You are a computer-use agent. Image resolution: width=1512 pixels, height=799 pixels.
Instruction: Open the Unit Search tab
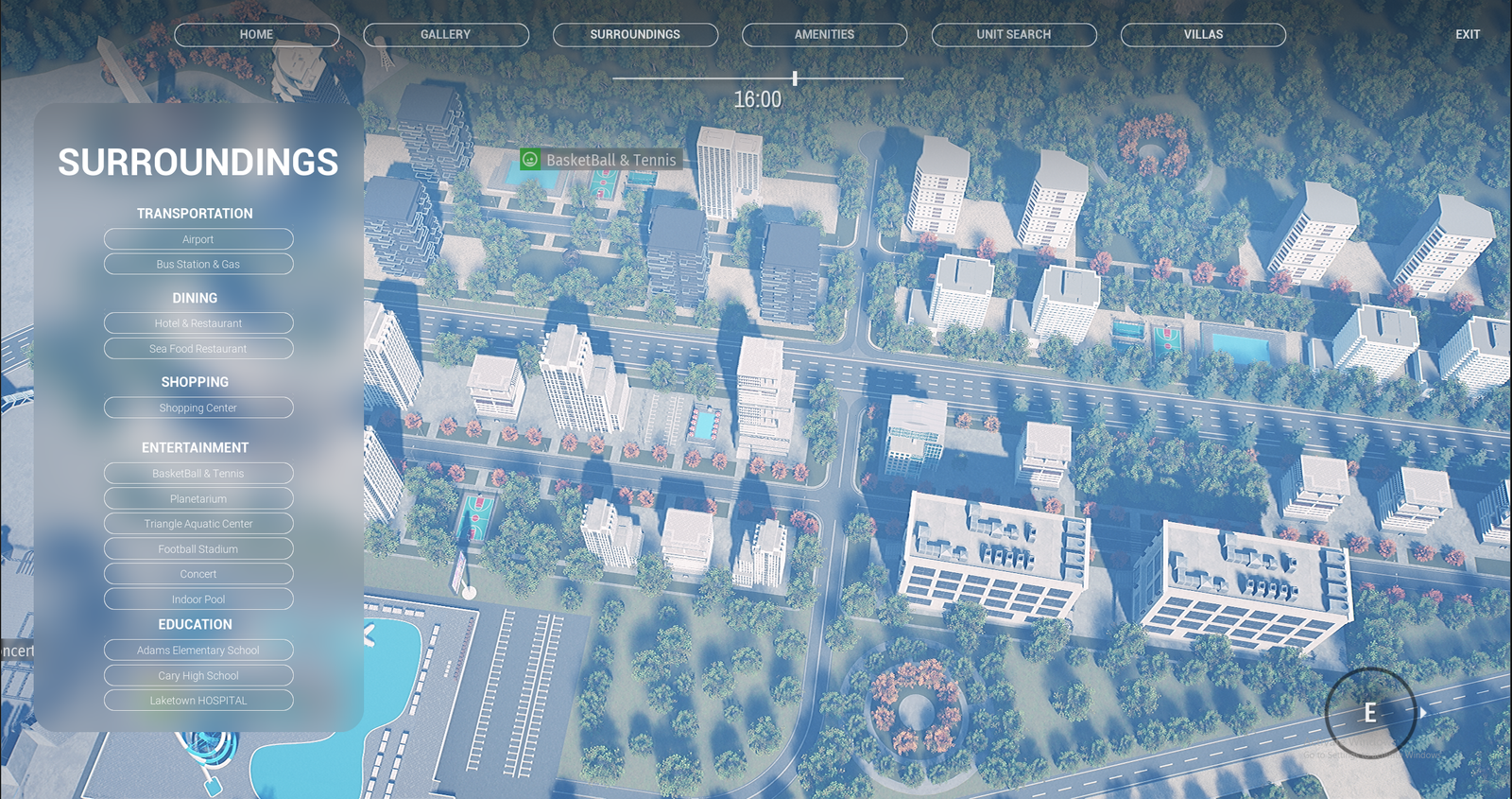(1013, 35)
